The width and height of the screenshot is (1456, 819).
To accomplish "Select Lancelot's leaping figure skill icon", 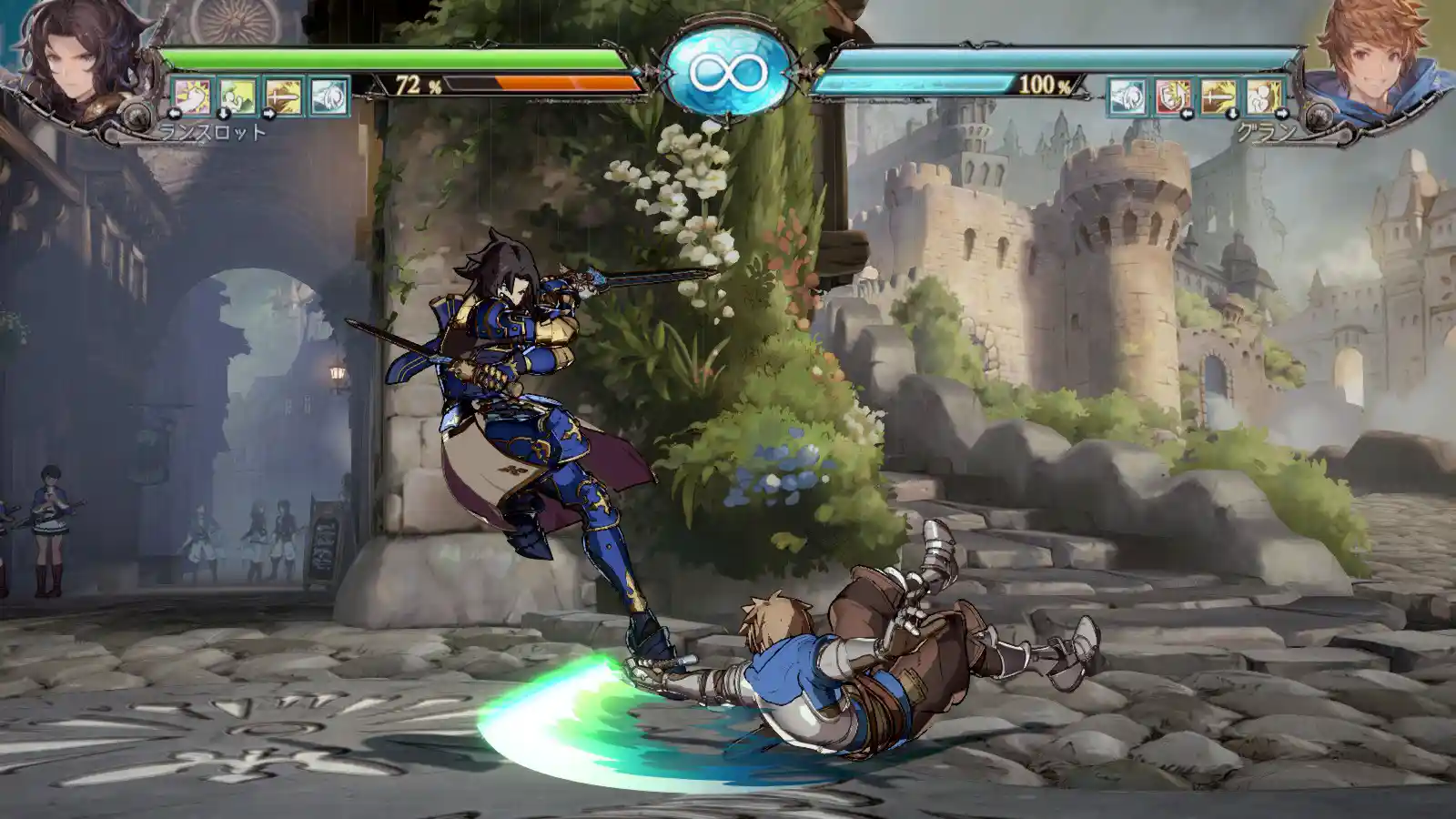I will 238,96.
